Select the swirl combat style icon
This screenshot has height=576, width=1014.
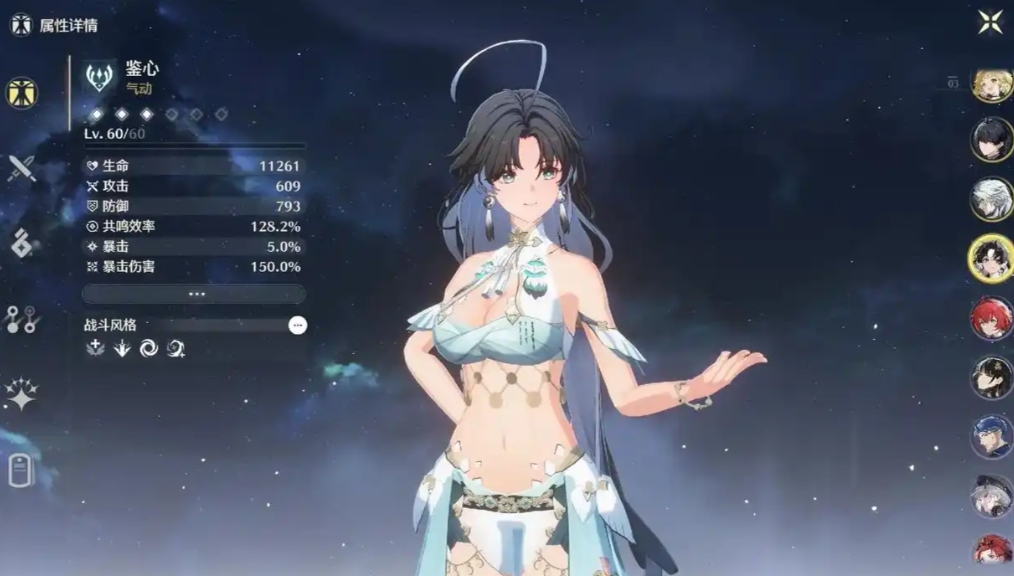coord(149,348)
